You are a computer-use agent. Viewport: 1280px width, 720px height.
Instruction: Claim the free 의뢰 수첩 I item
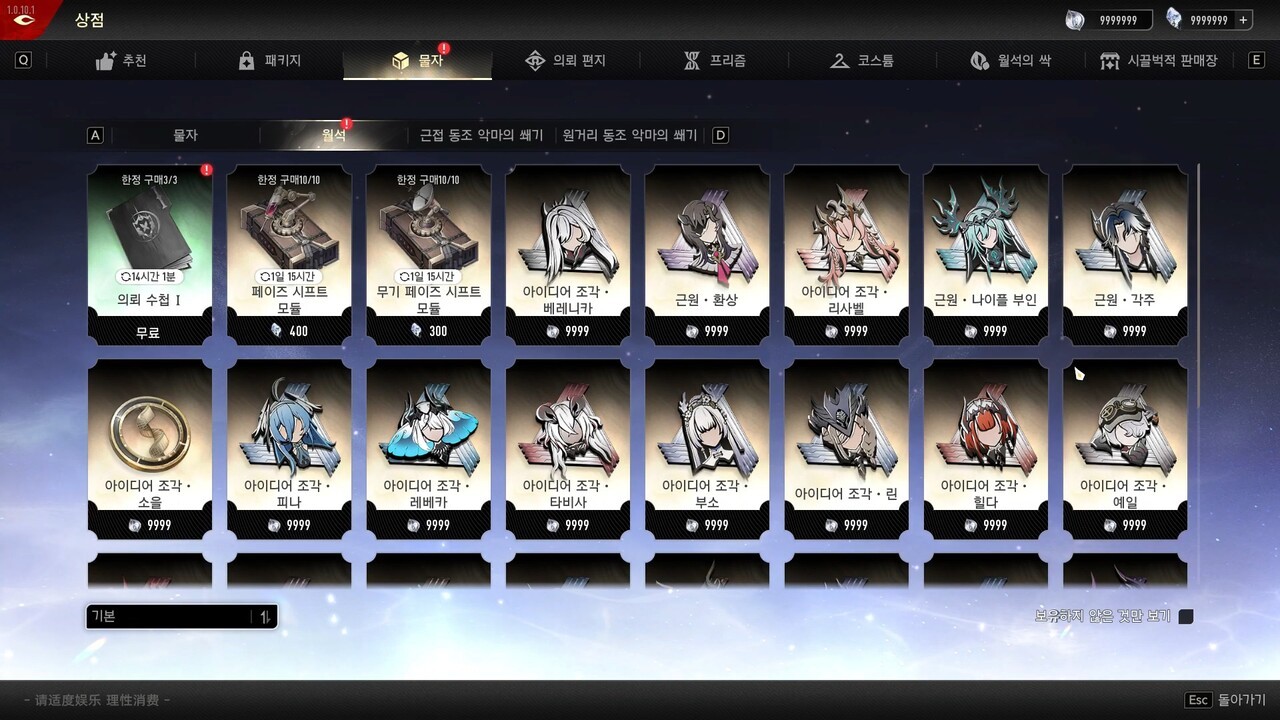(x=148, y=250)
